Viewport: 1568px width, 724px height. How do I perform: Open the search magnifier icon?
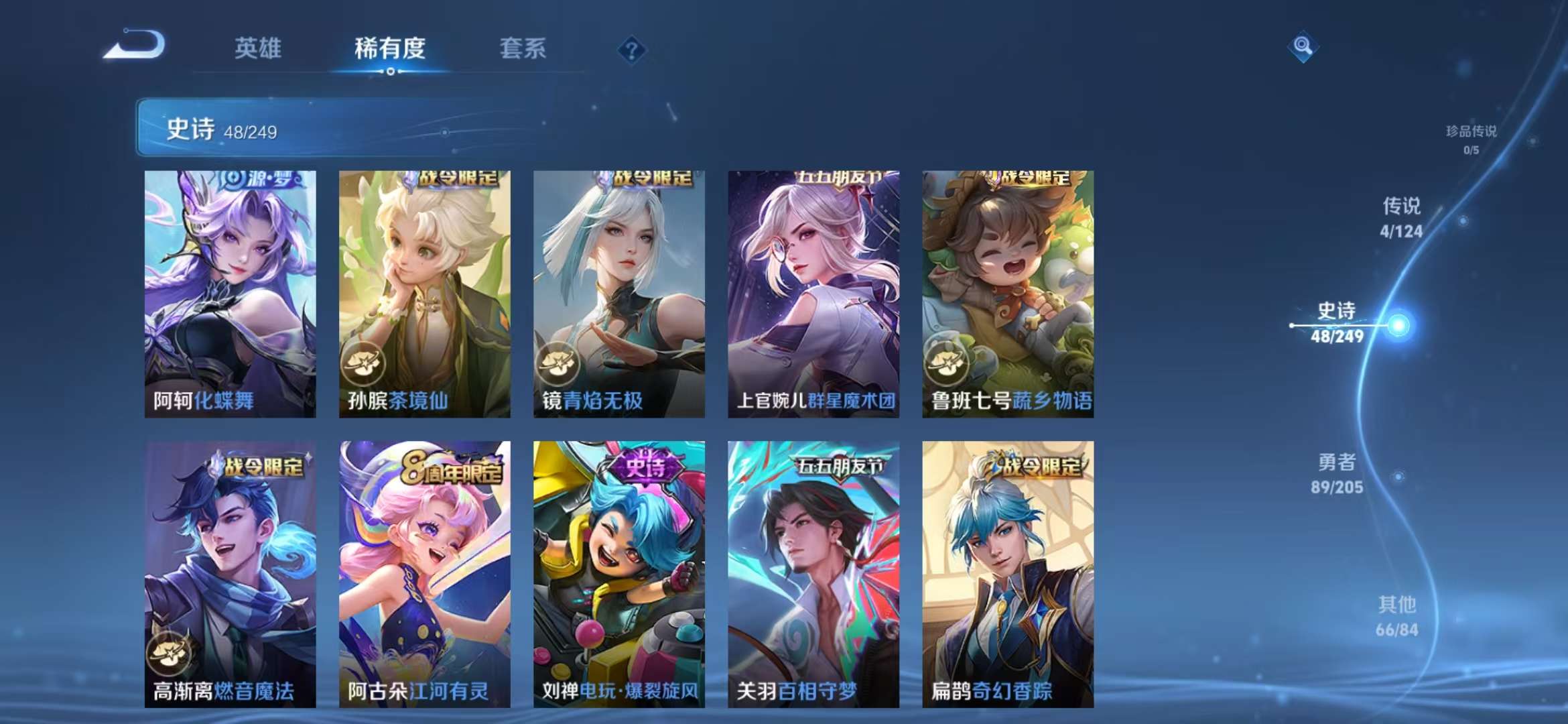1303,47
